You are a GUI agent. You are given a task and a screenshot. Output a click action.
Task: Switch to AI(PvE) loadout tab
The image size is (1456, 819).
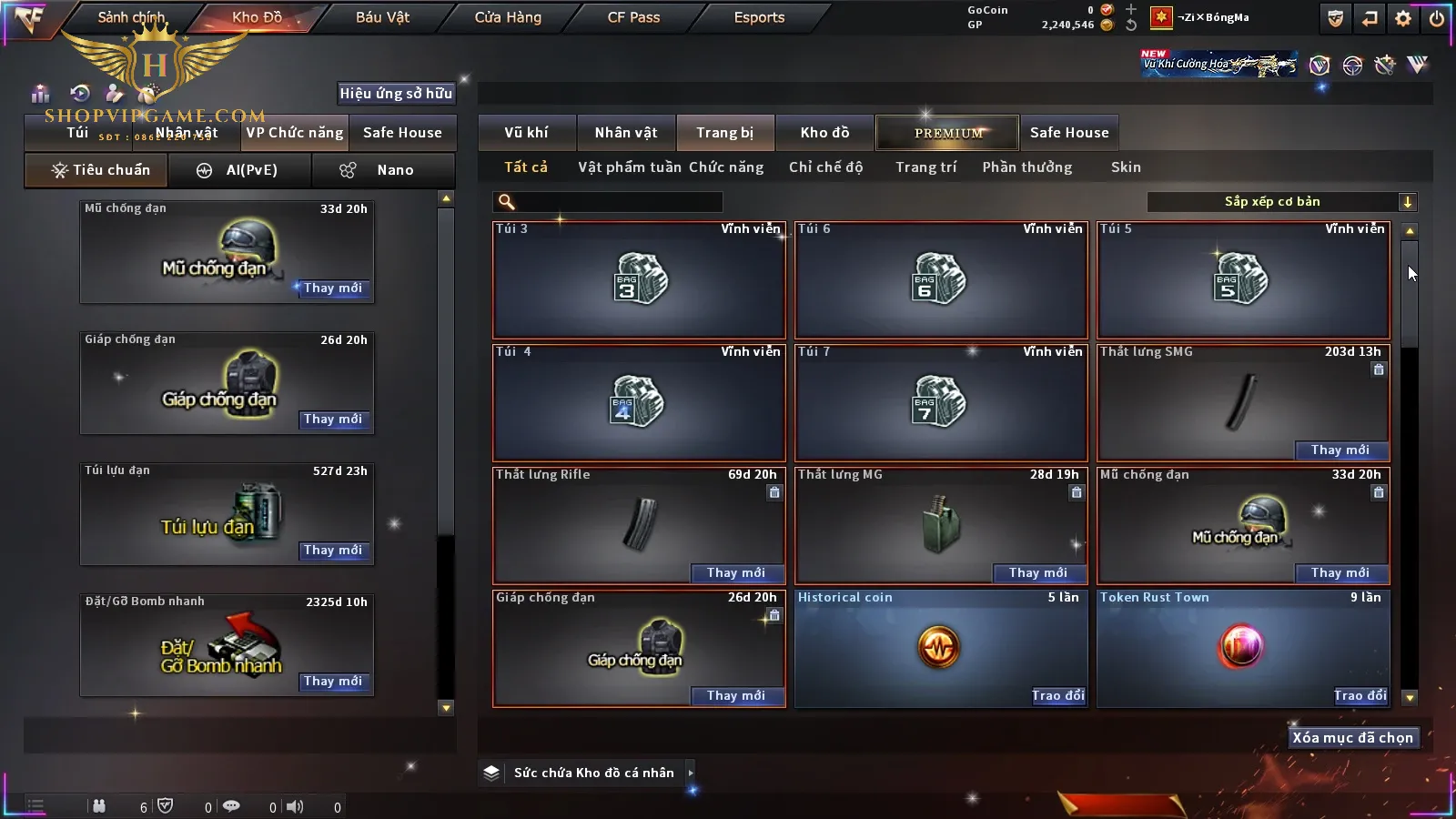(x=240, y=170)
